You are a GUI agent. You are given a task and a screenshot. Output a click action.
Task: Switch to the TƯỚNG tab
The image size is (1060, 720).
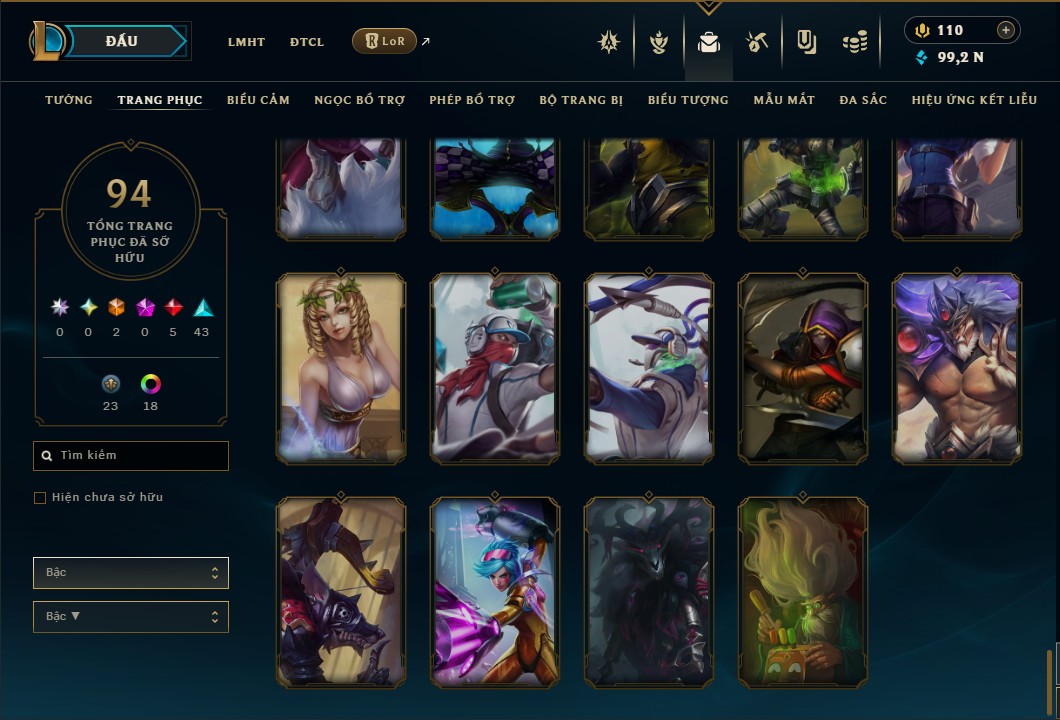tap(69, 100)
